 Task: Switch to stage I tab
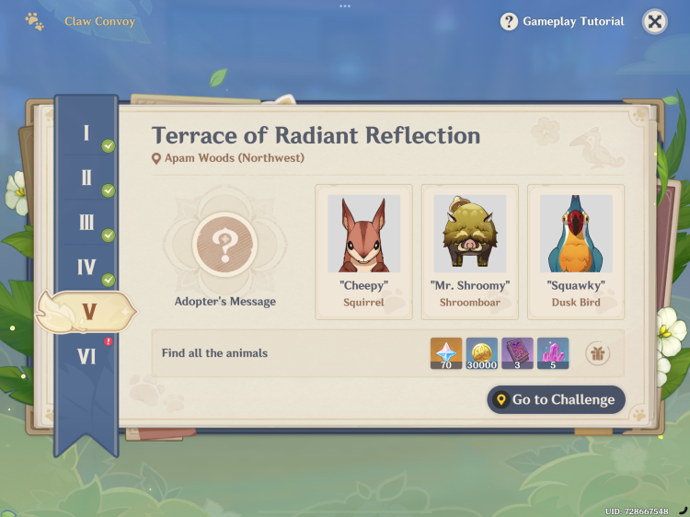click(x=87, y=134)
